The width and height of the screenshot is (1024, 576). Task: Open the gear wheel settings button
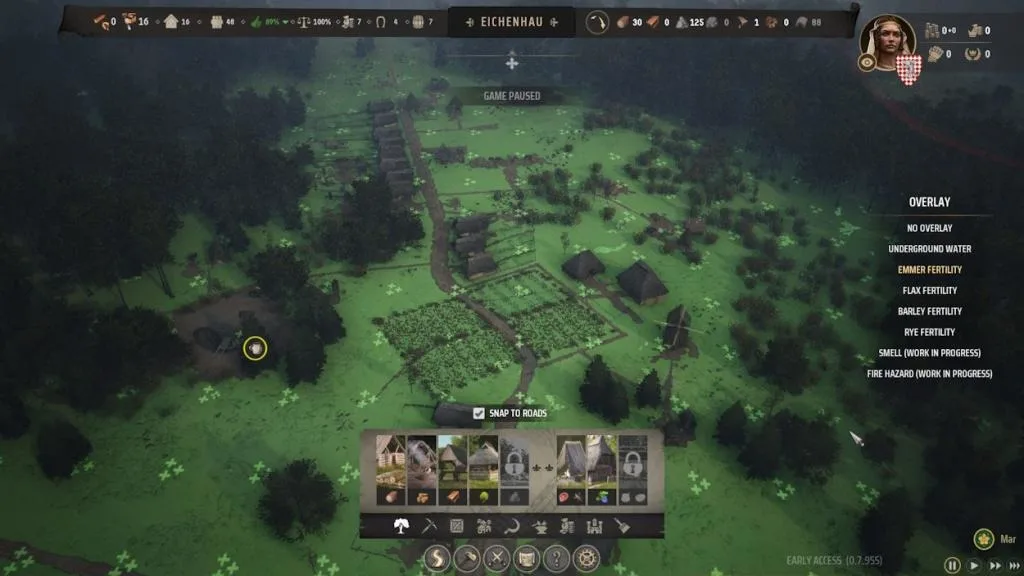click(586, 558)
